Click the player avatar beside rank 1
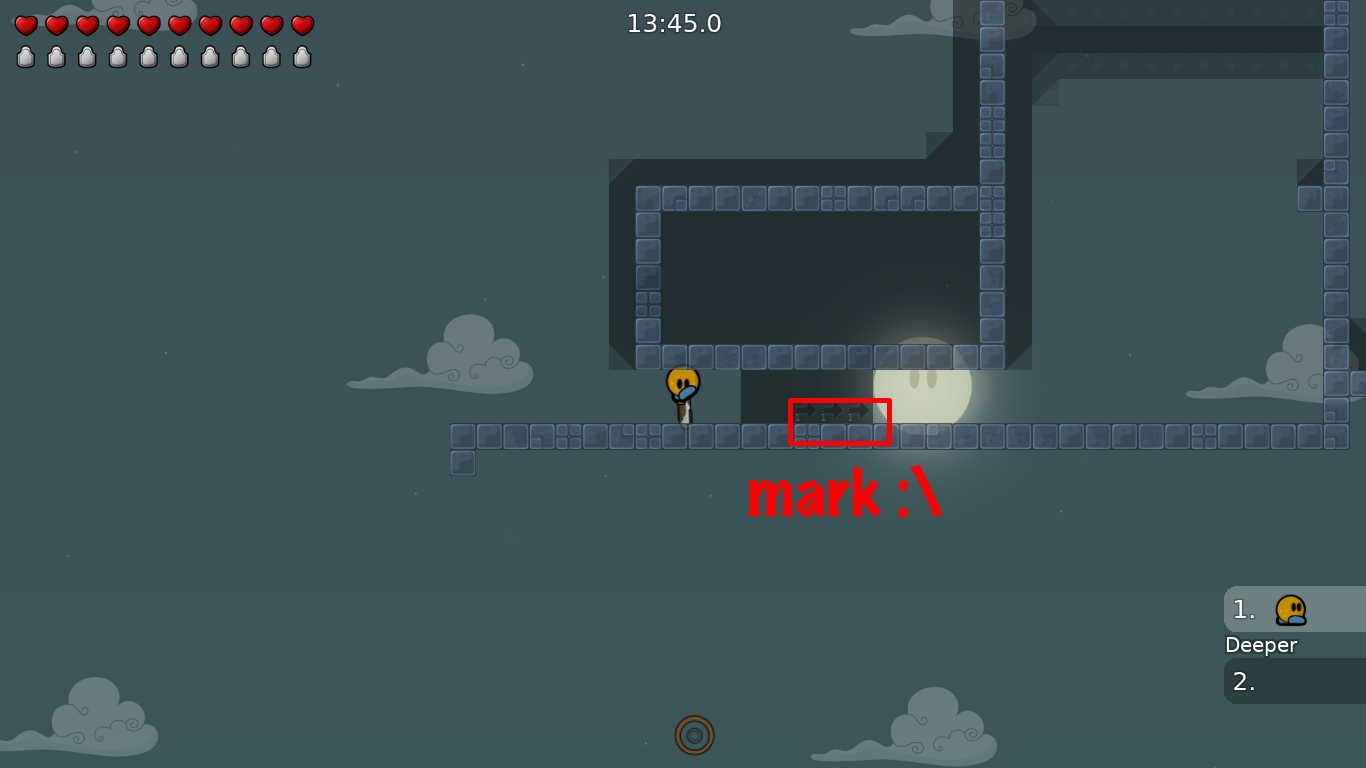 pos(1290,609)
